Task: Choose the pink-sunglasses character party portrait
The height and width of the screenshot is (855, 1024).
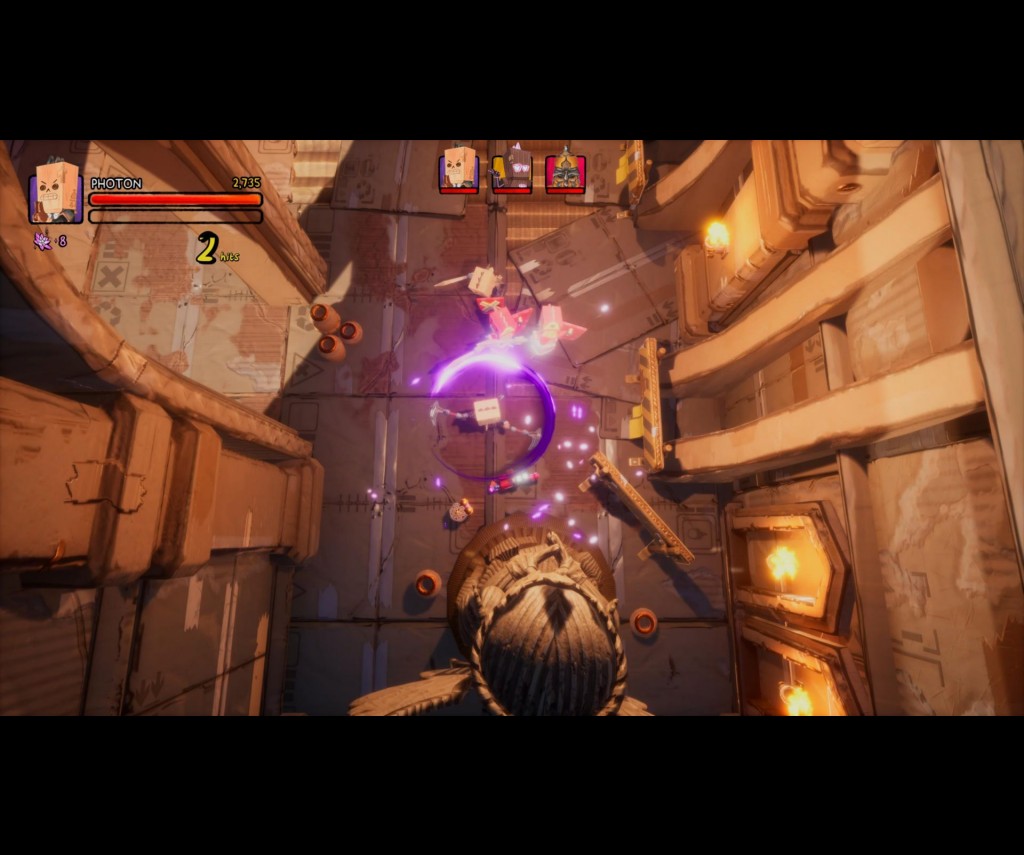Action: (x=513, y=169)
